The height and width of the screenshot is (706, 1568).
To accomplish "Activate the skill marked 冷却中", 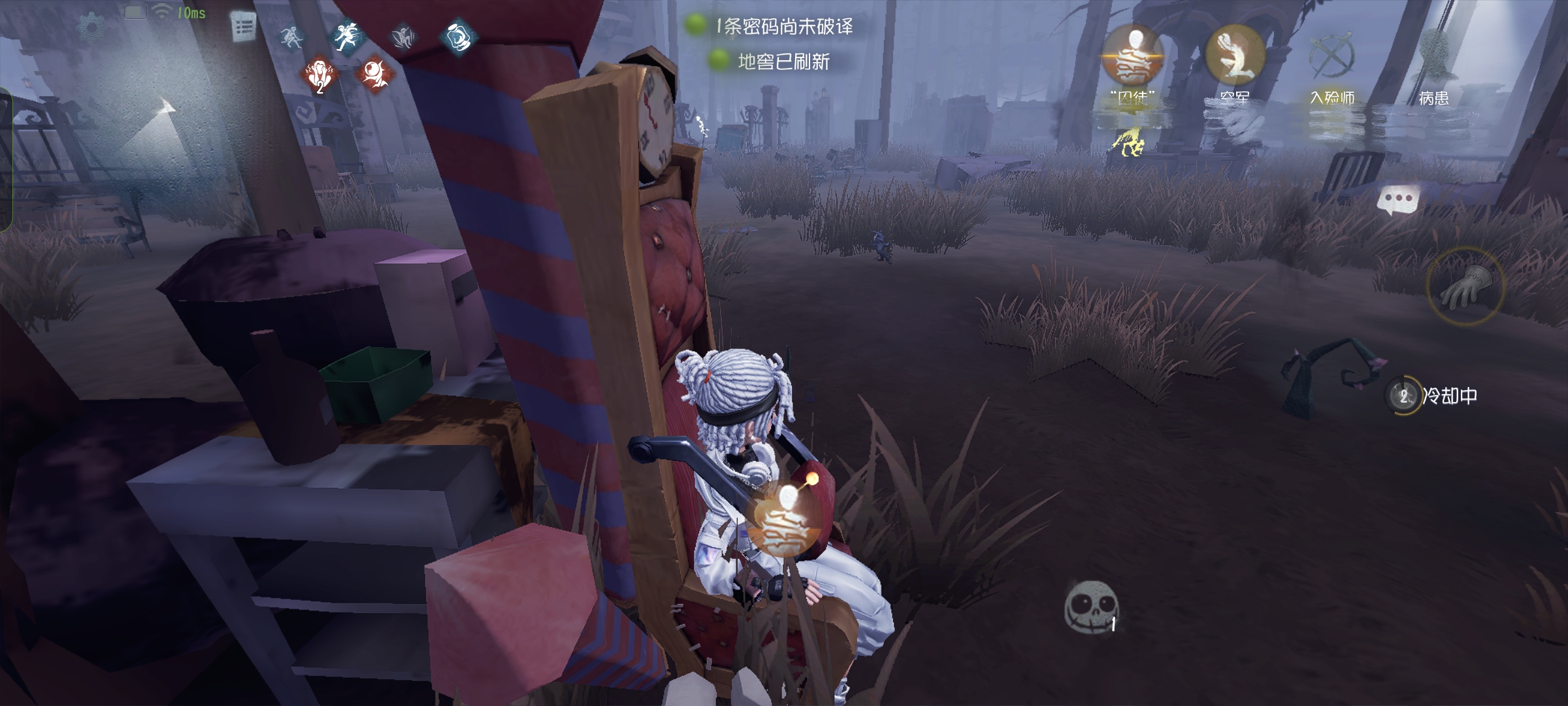I will pyautogui.click(x=1403, y=395).
